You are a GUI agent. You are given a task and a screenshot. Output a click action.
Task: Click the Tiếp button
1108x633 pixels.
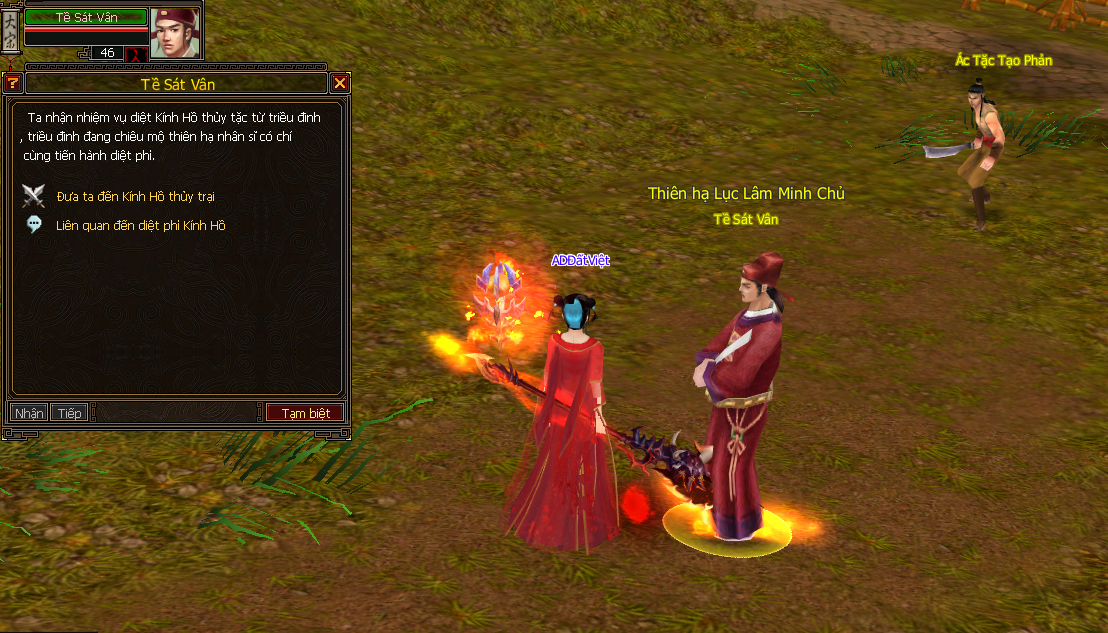click(x=70, y=413)
